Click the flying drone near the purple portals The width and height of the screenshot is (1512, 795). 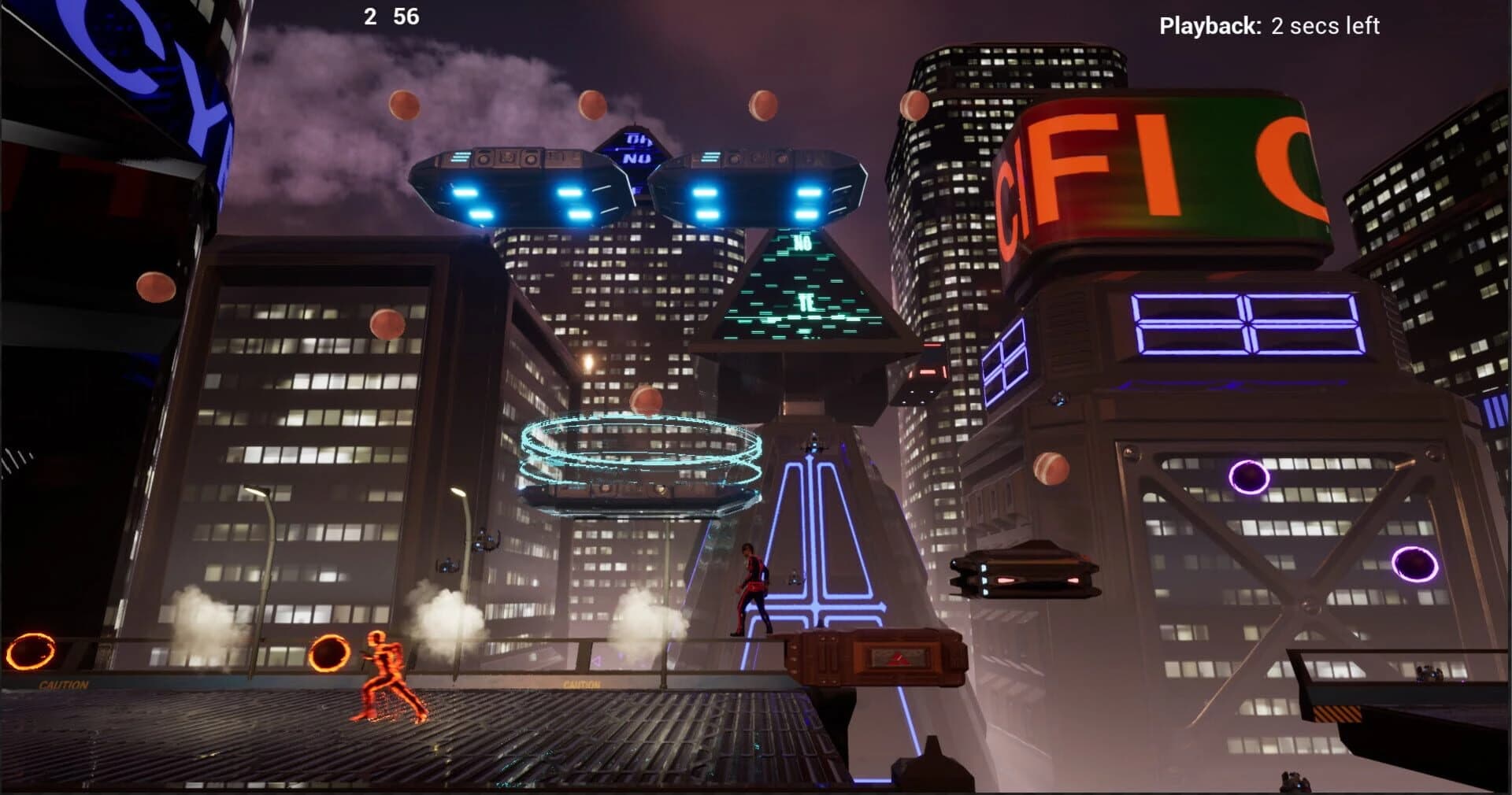pos(1024,575)
